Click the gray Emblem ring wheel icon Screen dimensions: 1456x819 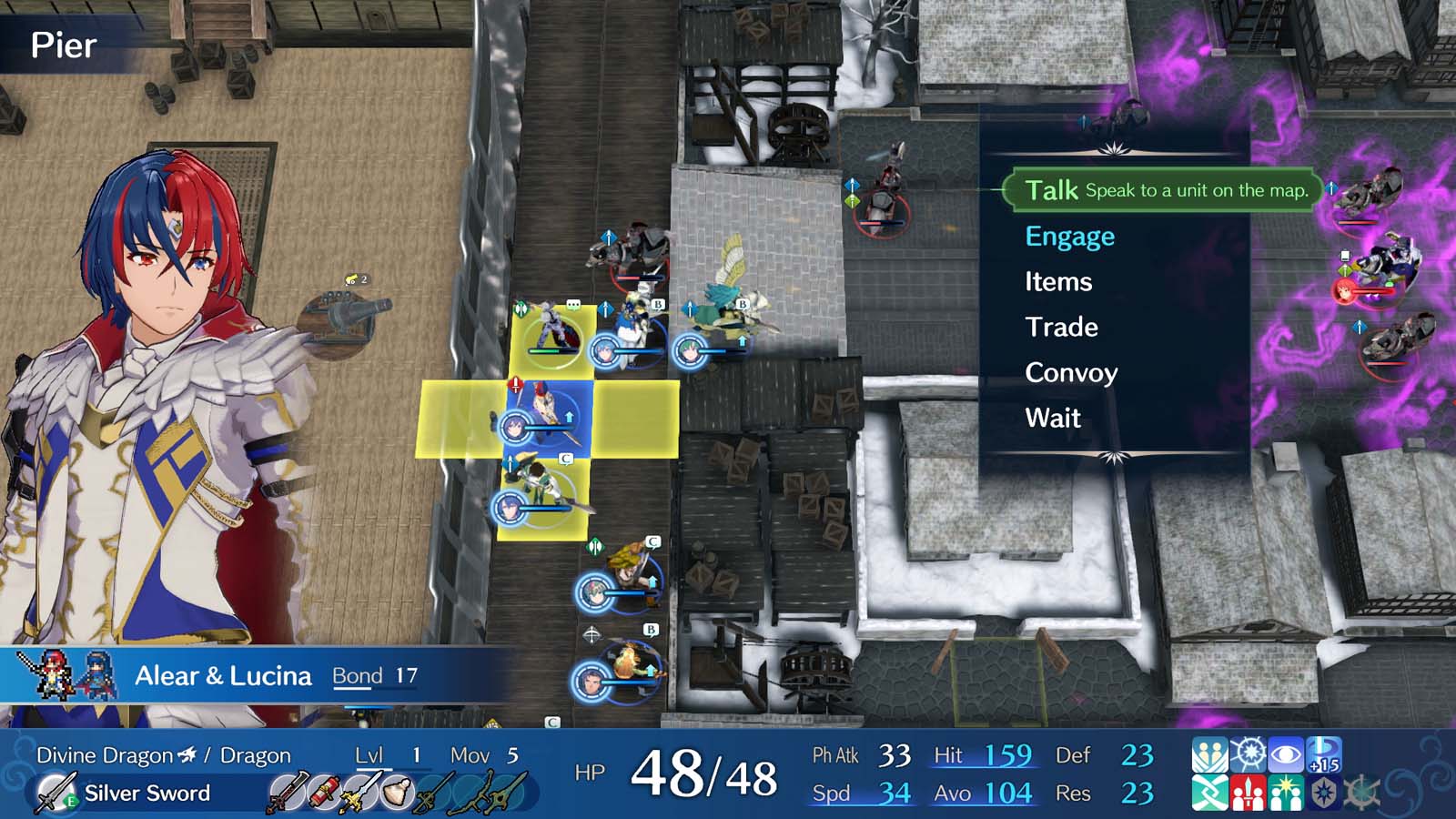(1362, 792)
